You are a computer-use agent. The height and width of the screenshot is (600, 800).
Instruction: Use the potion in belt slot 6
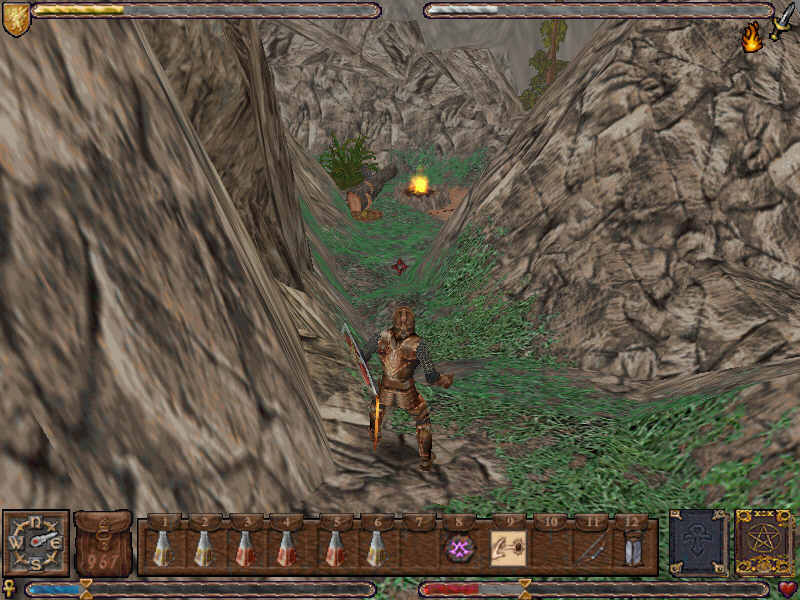click(375, 548)
